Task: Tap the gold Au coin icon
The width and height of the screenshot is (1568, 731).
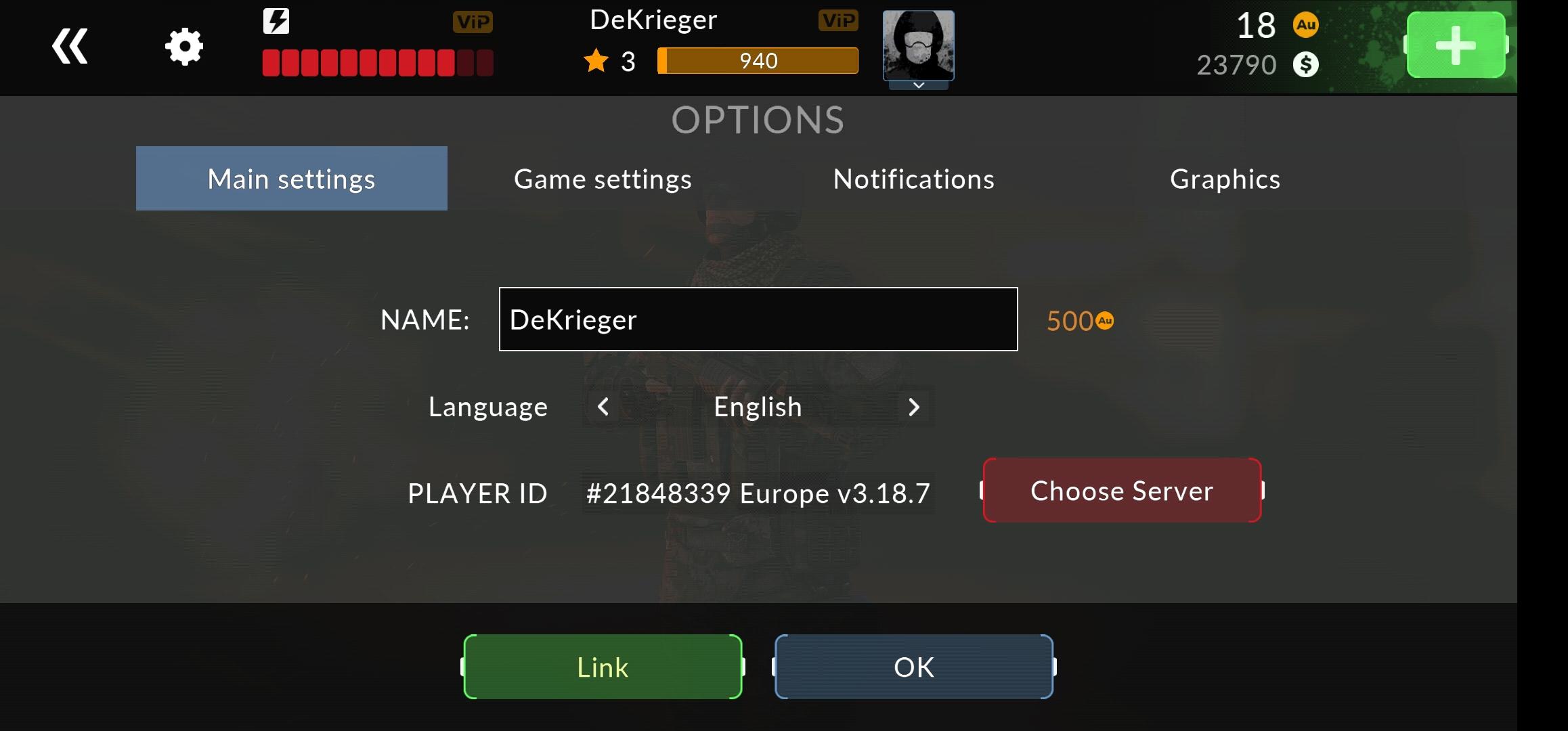Action: (x=1307, y=26)
